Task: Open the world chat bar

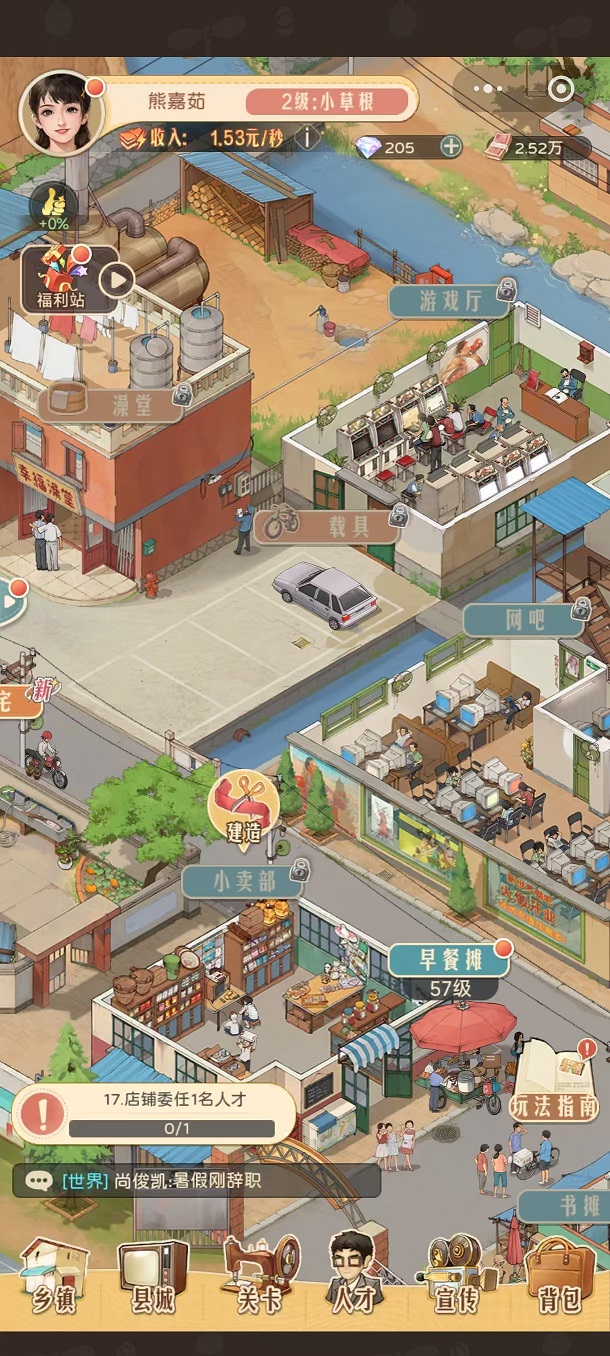Action: 196,1180
